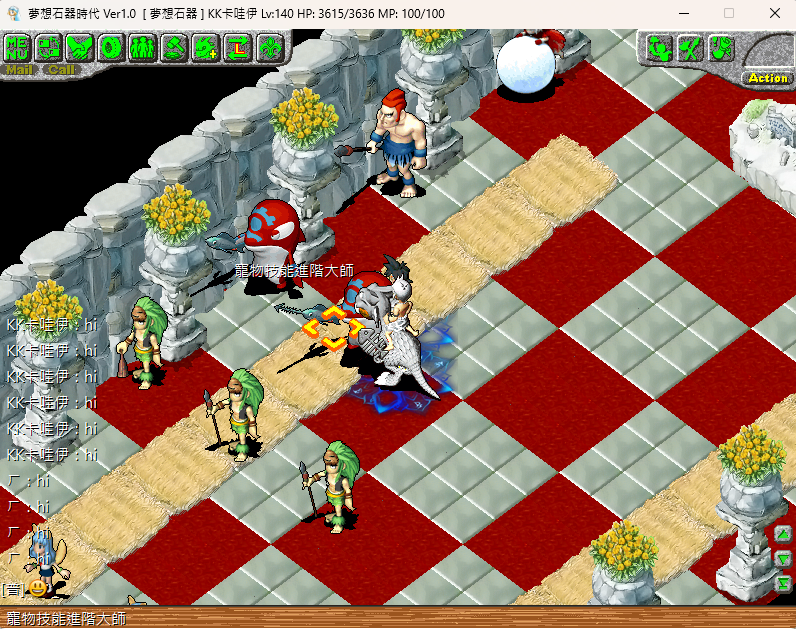Click the waving character icon

658,47
